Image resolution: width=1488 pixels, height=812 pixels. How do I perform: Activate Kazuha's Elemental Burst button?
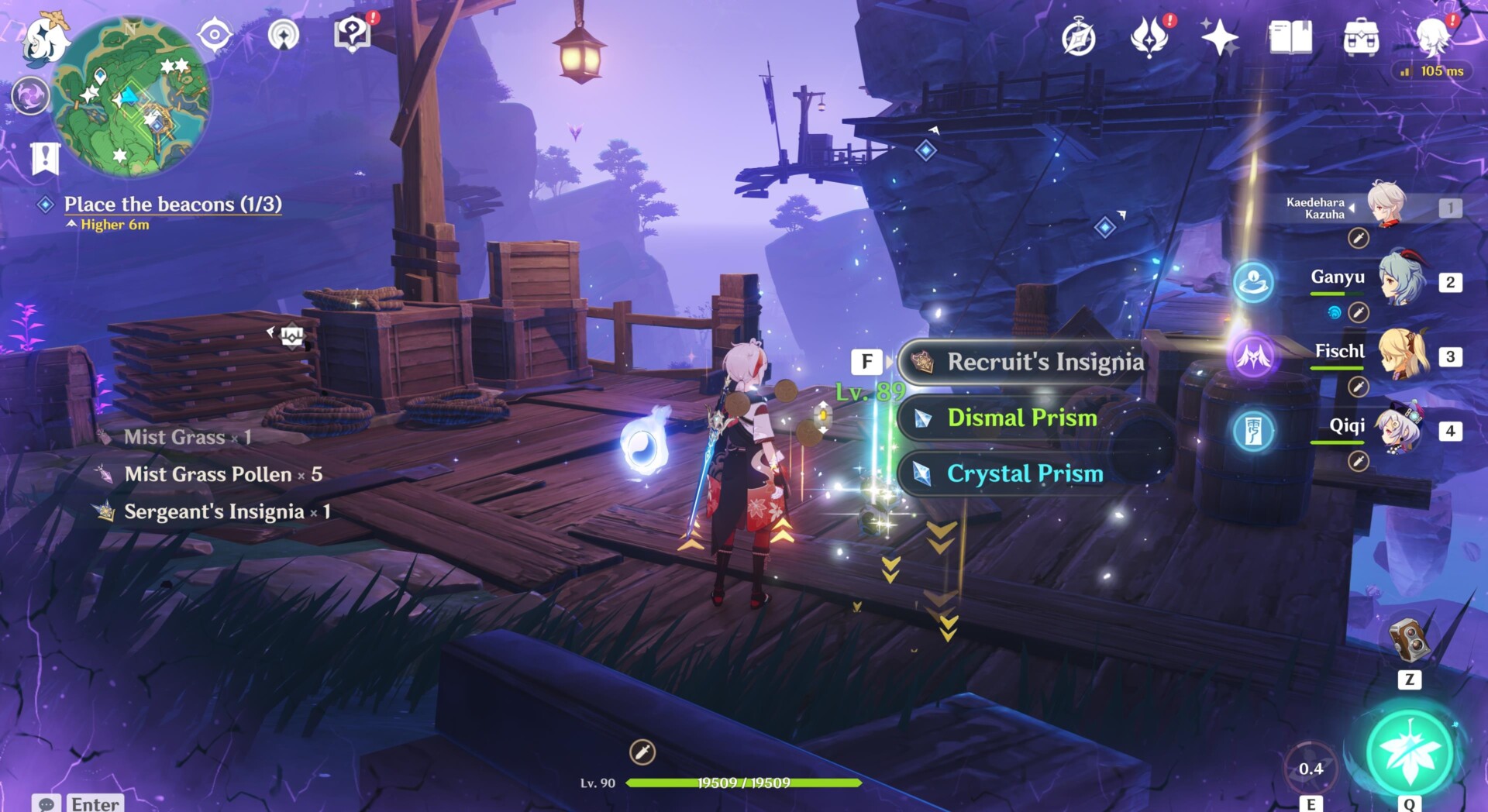pos(1409,752)
